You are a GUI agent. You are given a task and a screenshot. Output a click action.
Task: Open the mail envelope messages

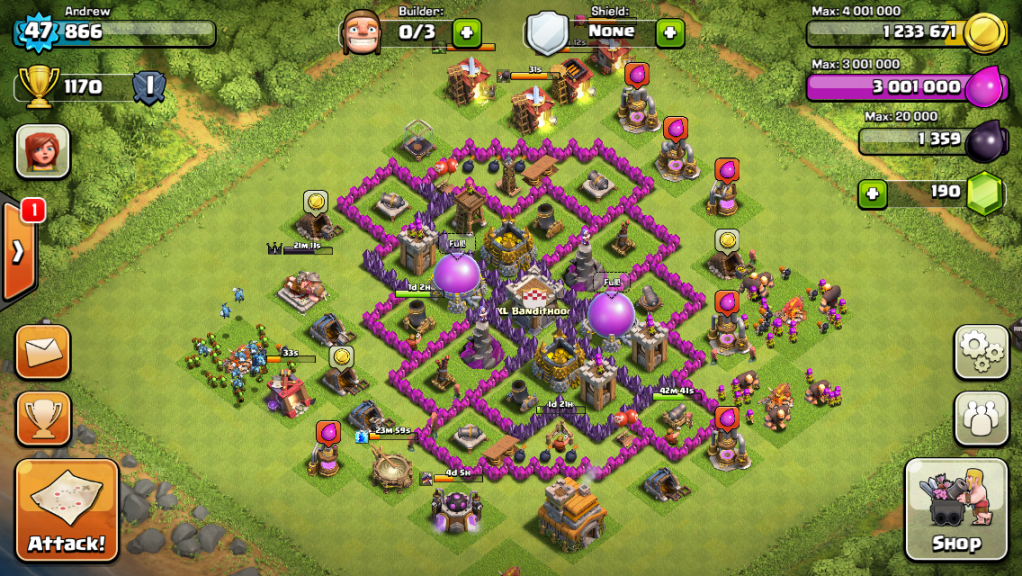43,352
